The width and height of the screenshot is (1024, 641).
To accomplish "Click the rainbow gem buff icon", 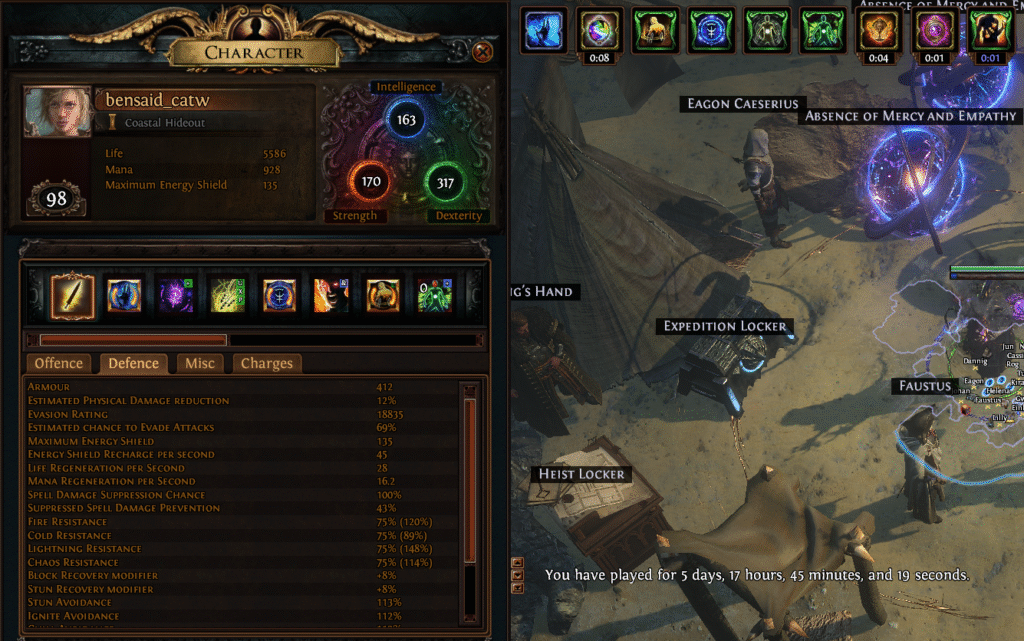I will pos(600,28).
